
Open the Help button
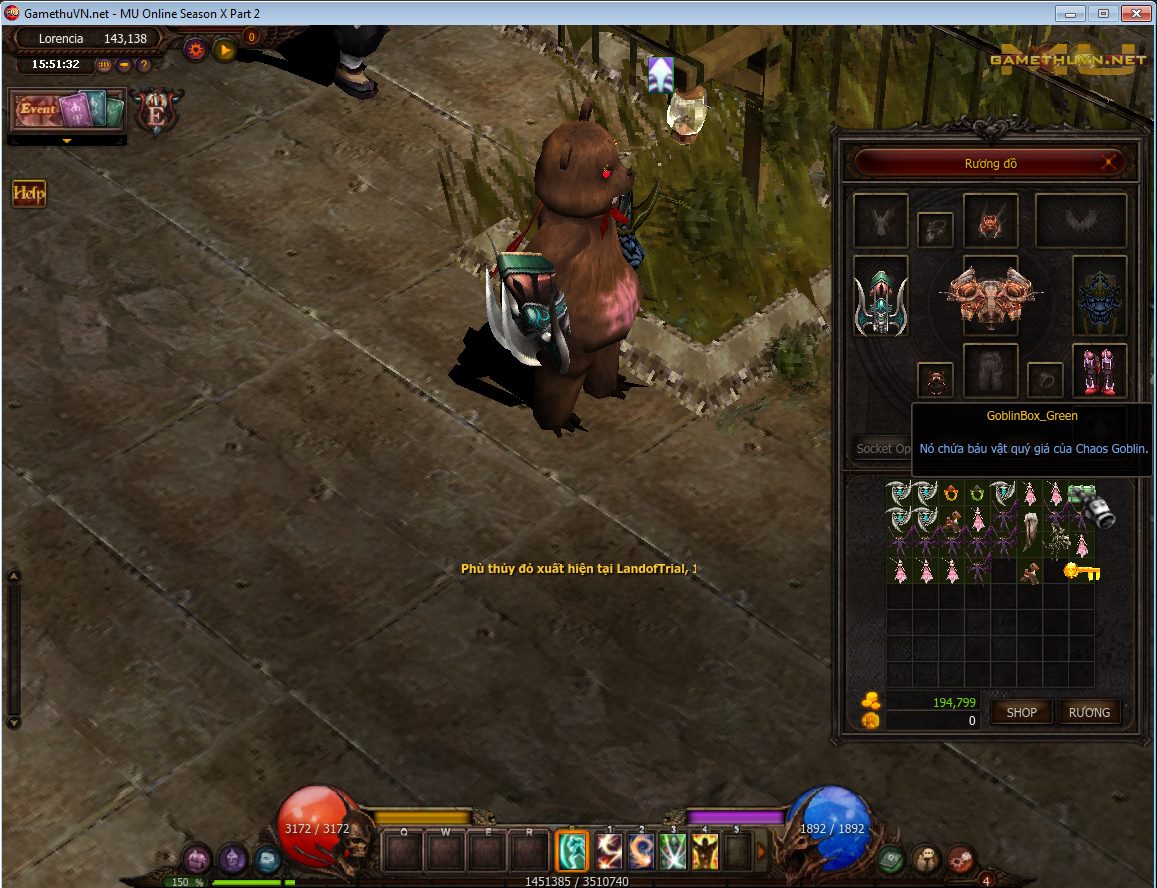pyautogui.click(x=29, y=193)
